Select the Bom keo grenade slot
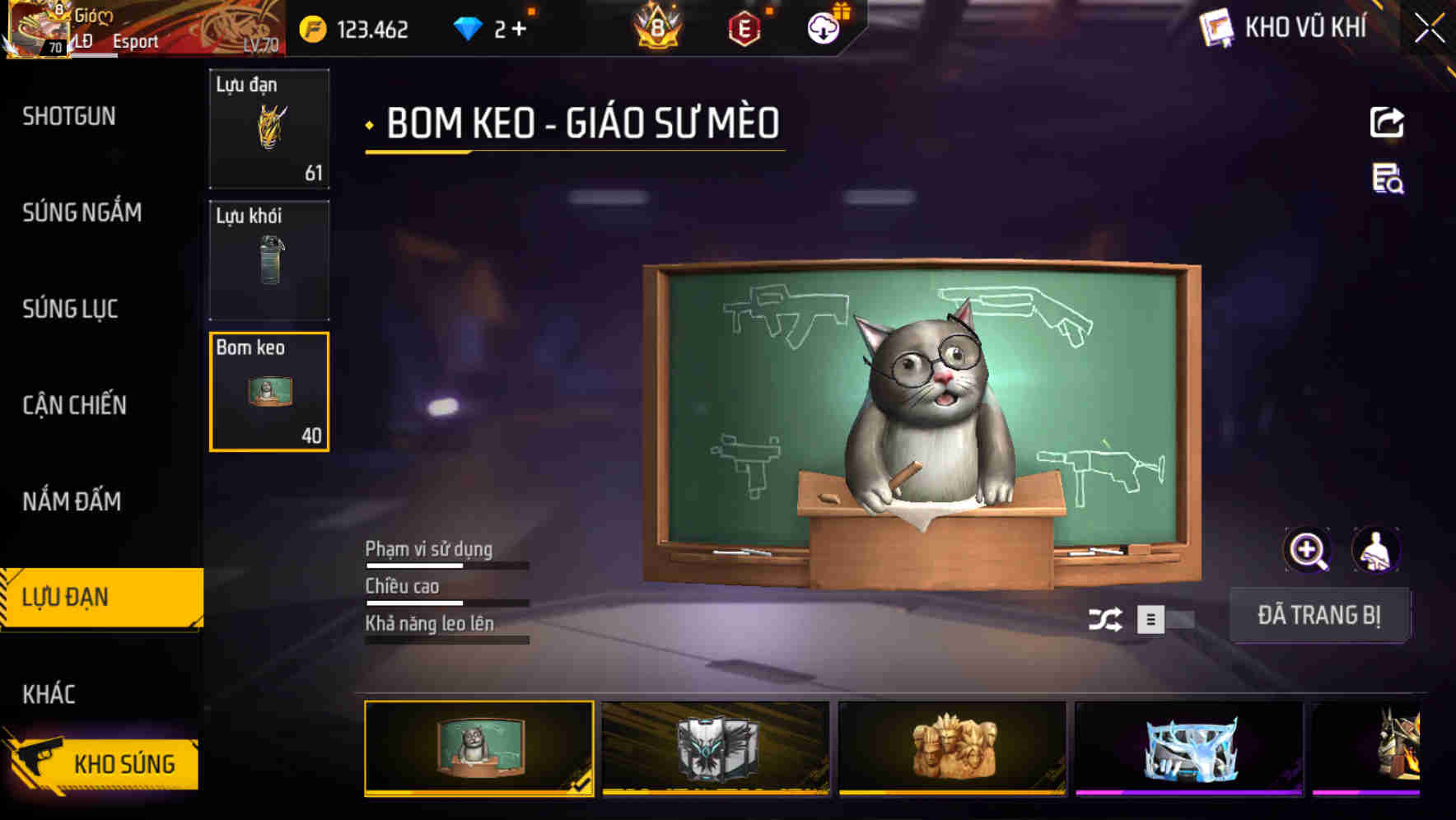This screenshot has height=820, width=1456. pos(268,392)
